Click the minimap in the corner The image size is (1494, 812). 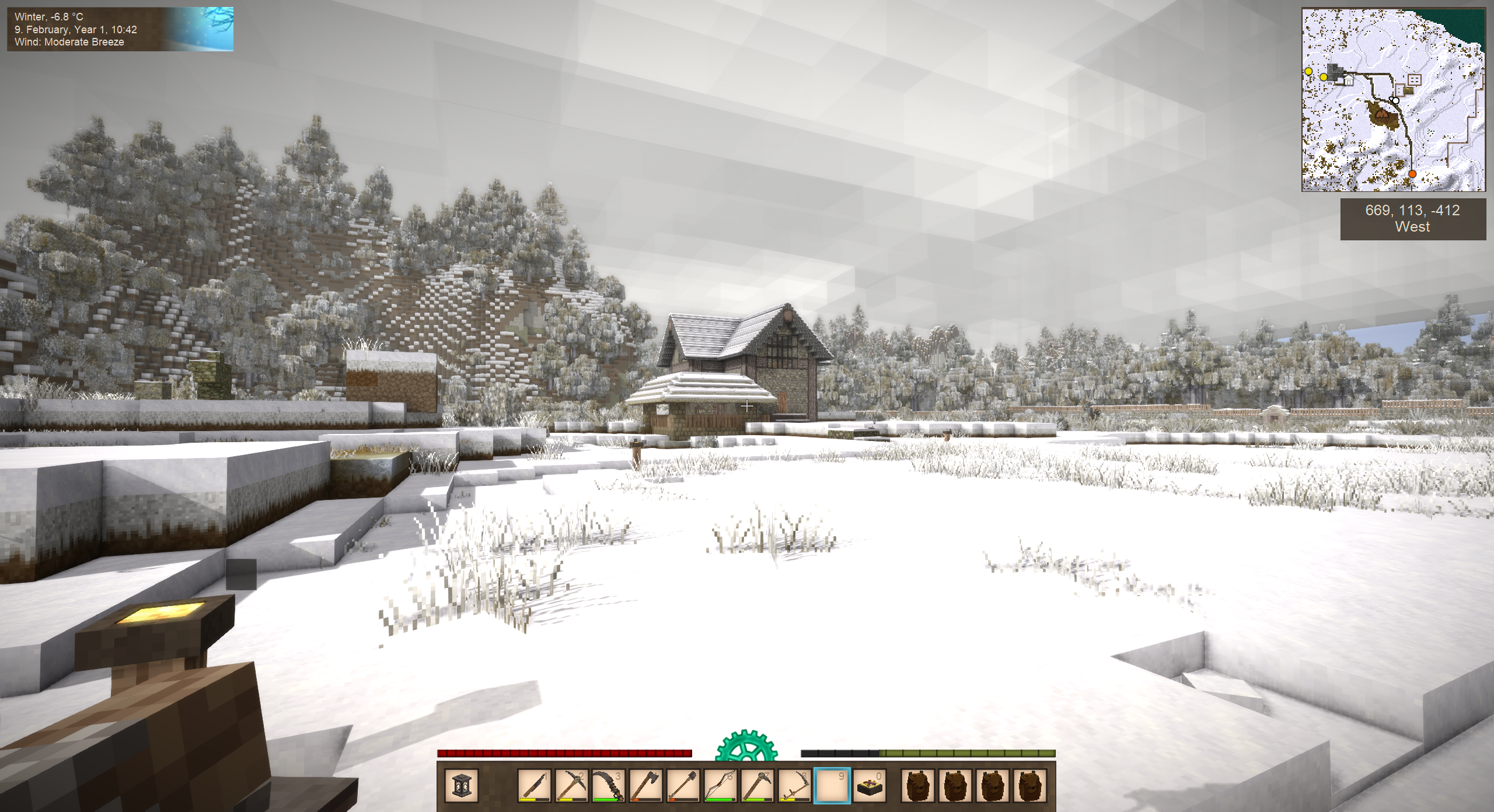tap(1393, 100)
